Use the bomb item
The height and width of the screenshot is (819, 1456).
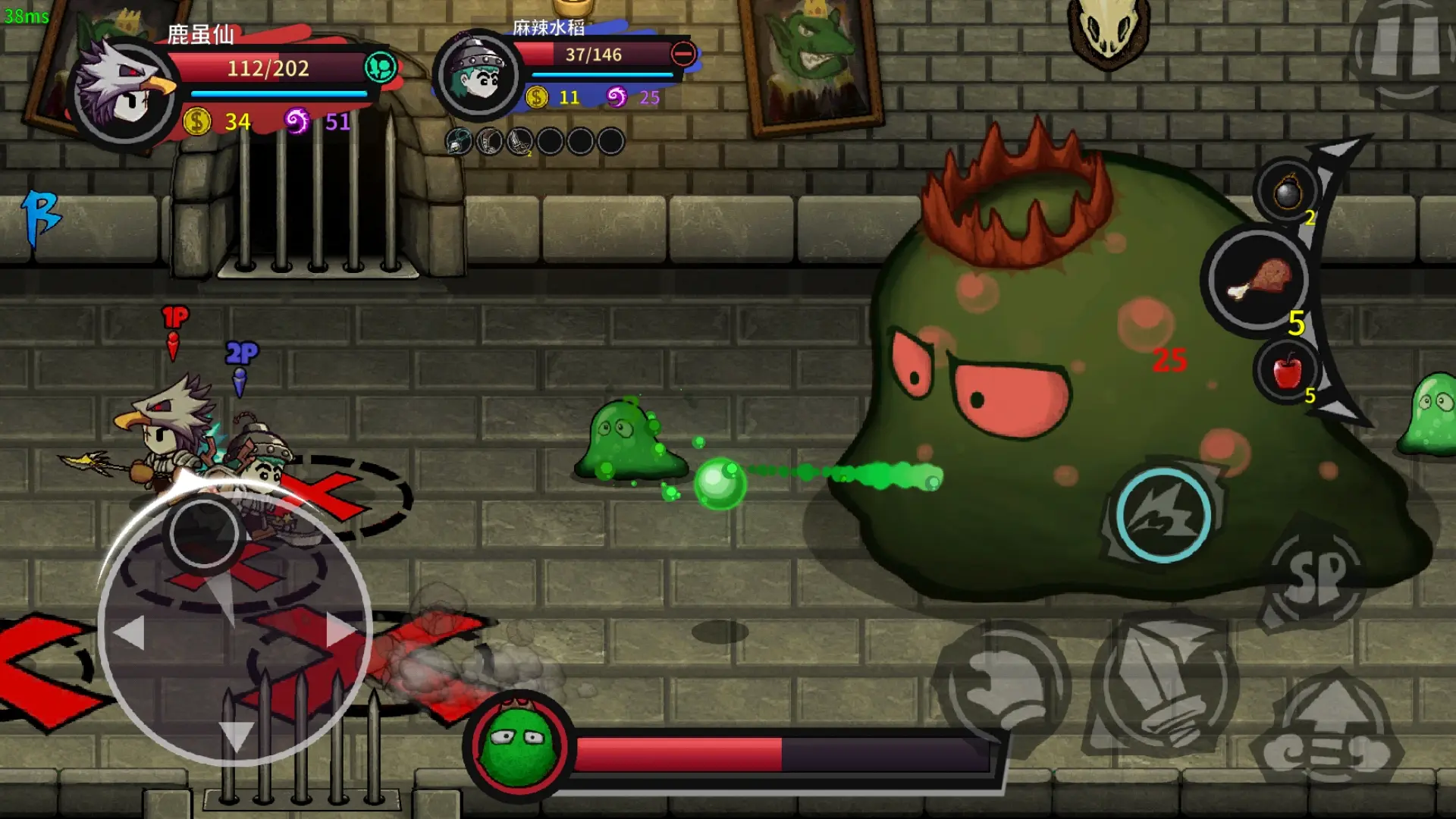(x=1288, y=193)
